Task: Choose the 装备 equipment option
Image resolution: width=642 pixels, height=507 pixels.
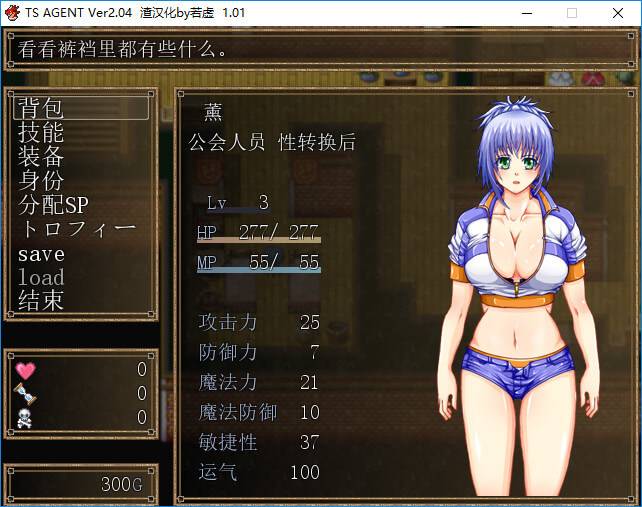Action: click(40, 156)
